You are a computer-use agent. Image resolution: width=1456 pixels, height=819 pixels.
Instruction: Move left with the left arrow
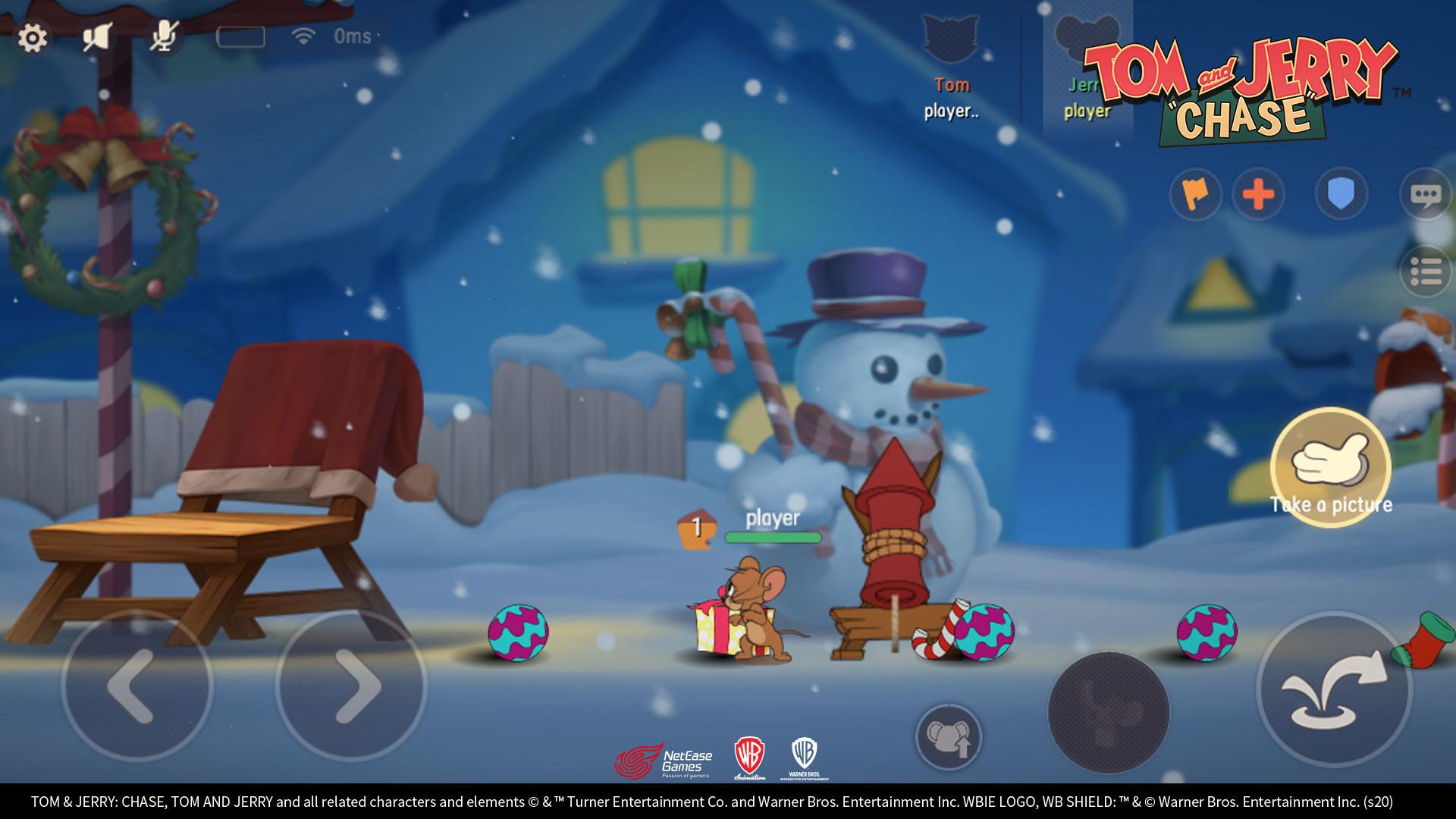[136, 686]
